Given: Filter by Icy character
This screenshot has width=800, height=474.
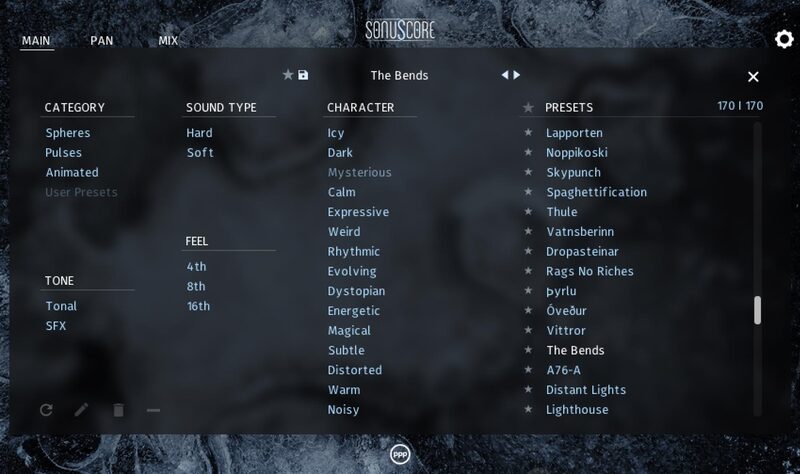Looking at the screenshot, I should [335, 133].
